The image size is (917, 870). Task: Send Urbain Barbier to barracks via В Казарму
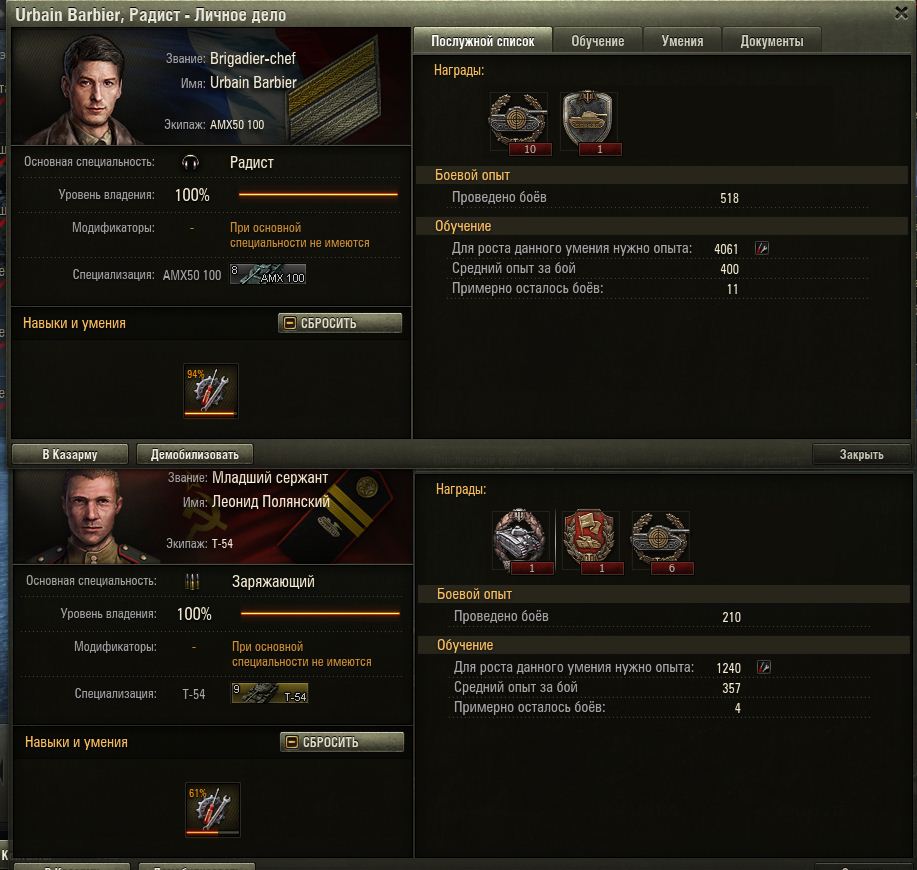click(x=70, y=455)
